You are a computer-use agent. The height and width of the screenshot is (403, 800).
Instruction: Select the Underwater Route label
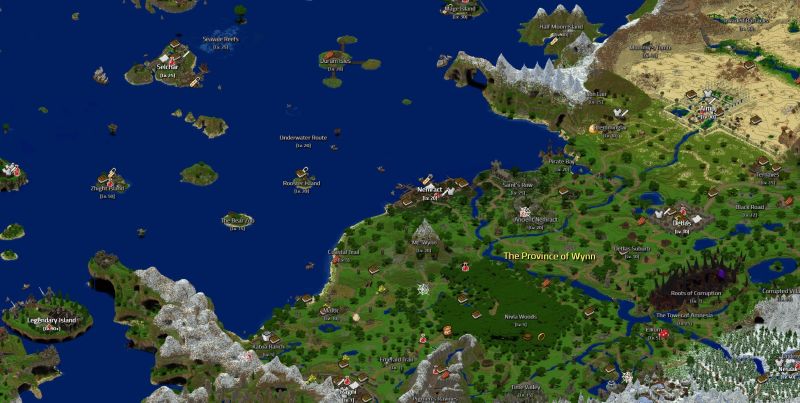tap(303, 137)
